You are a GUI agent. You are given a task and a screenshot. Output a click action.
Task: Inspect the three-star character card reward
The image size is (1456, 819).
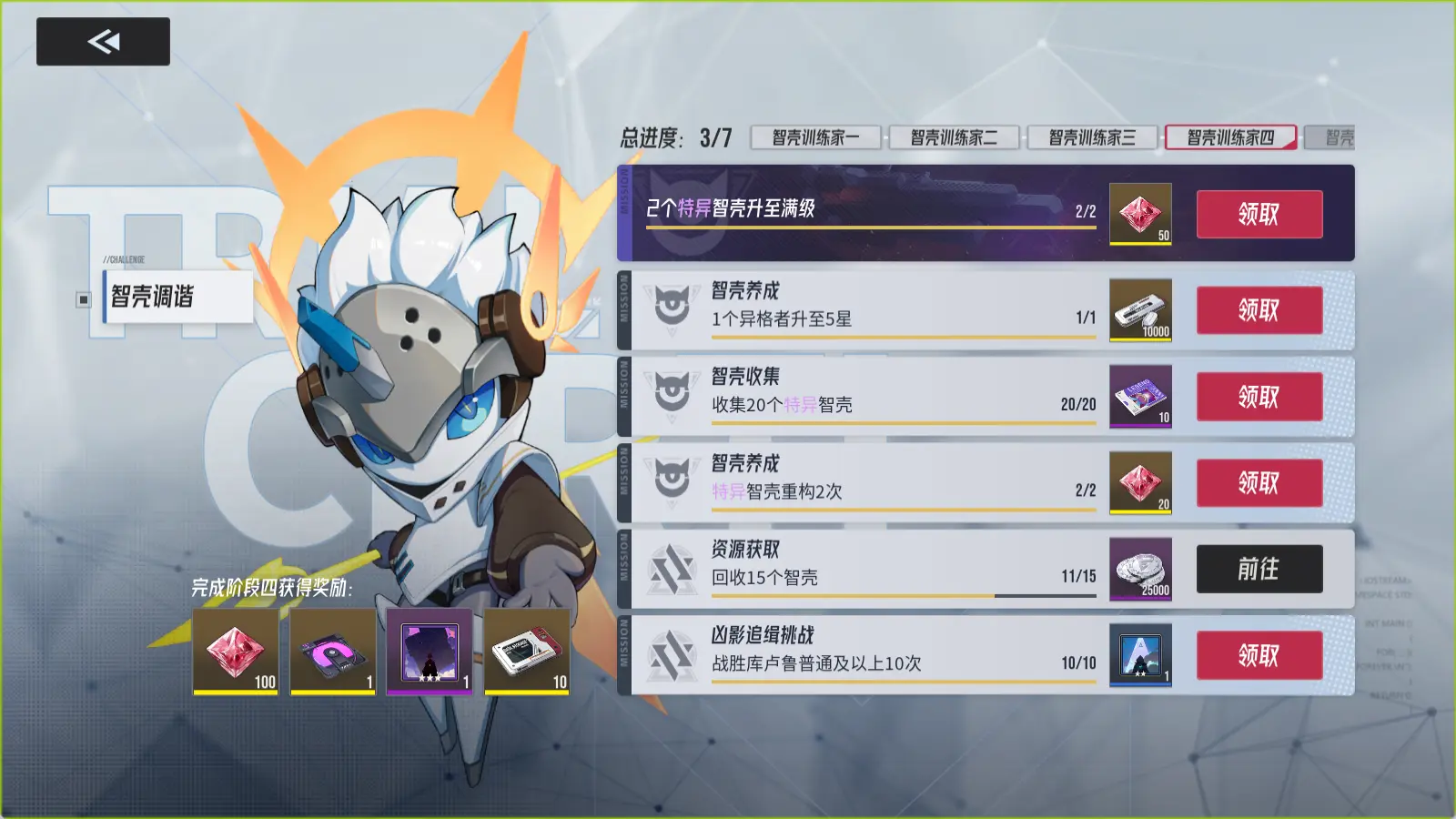pyautogui.click(x=430, y=652)
